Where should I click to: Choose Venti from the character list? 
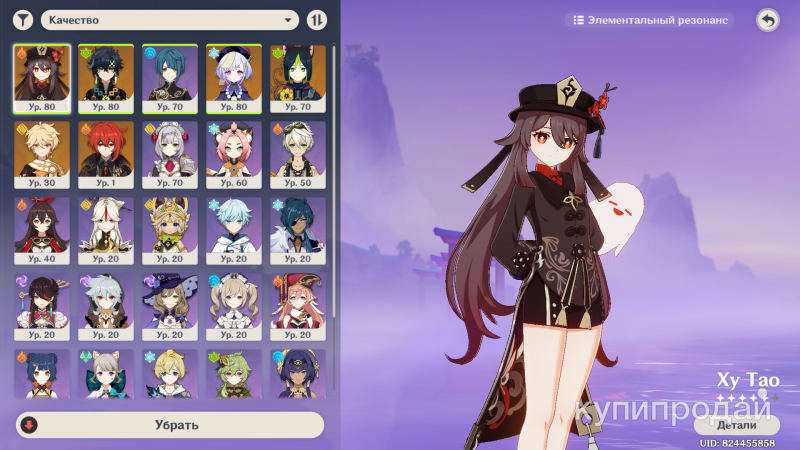click(106, 78)
